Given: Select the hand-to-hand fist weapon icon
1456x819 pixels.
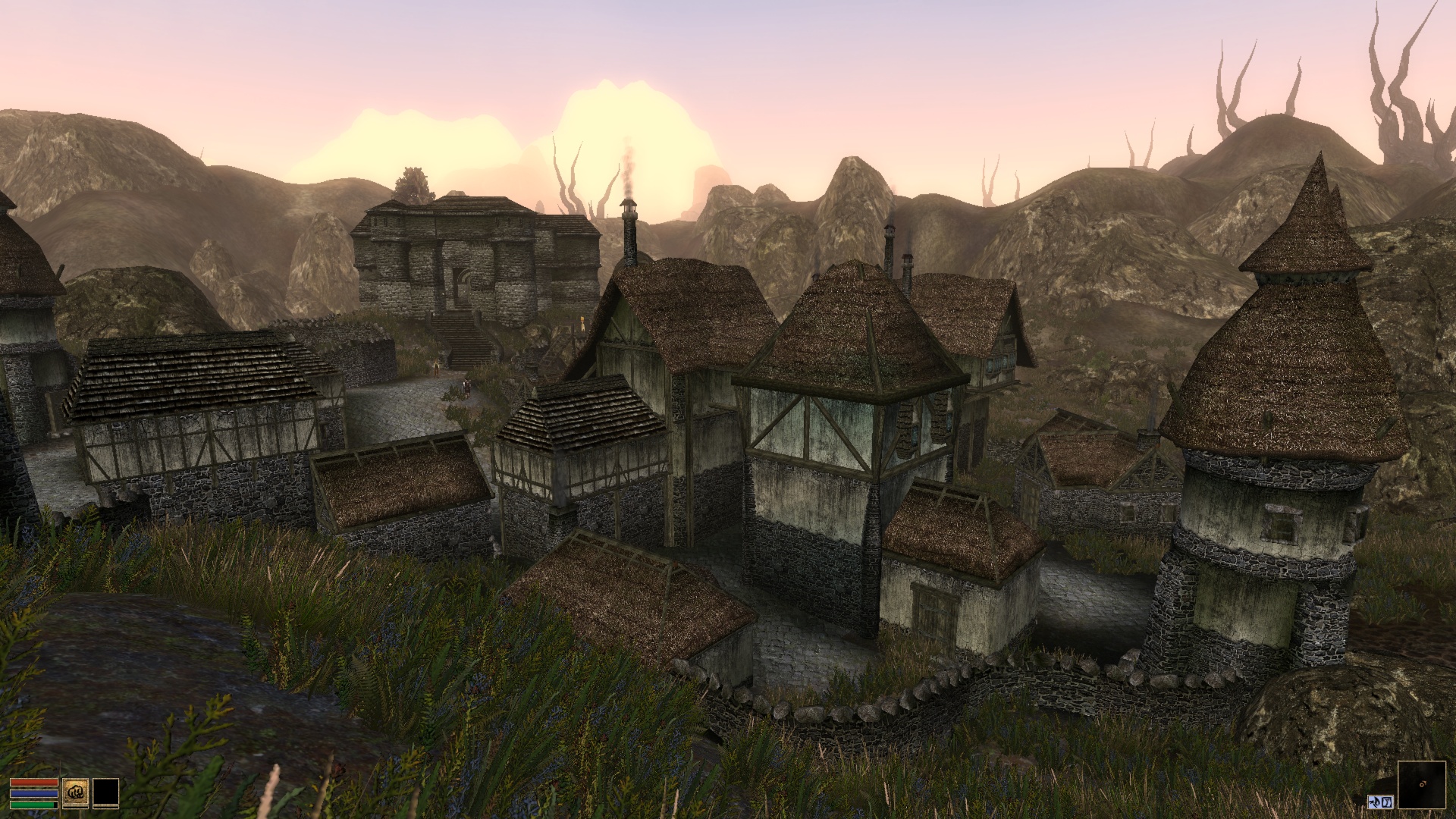Looking at the screenshot, I should (x=76, y=789).
